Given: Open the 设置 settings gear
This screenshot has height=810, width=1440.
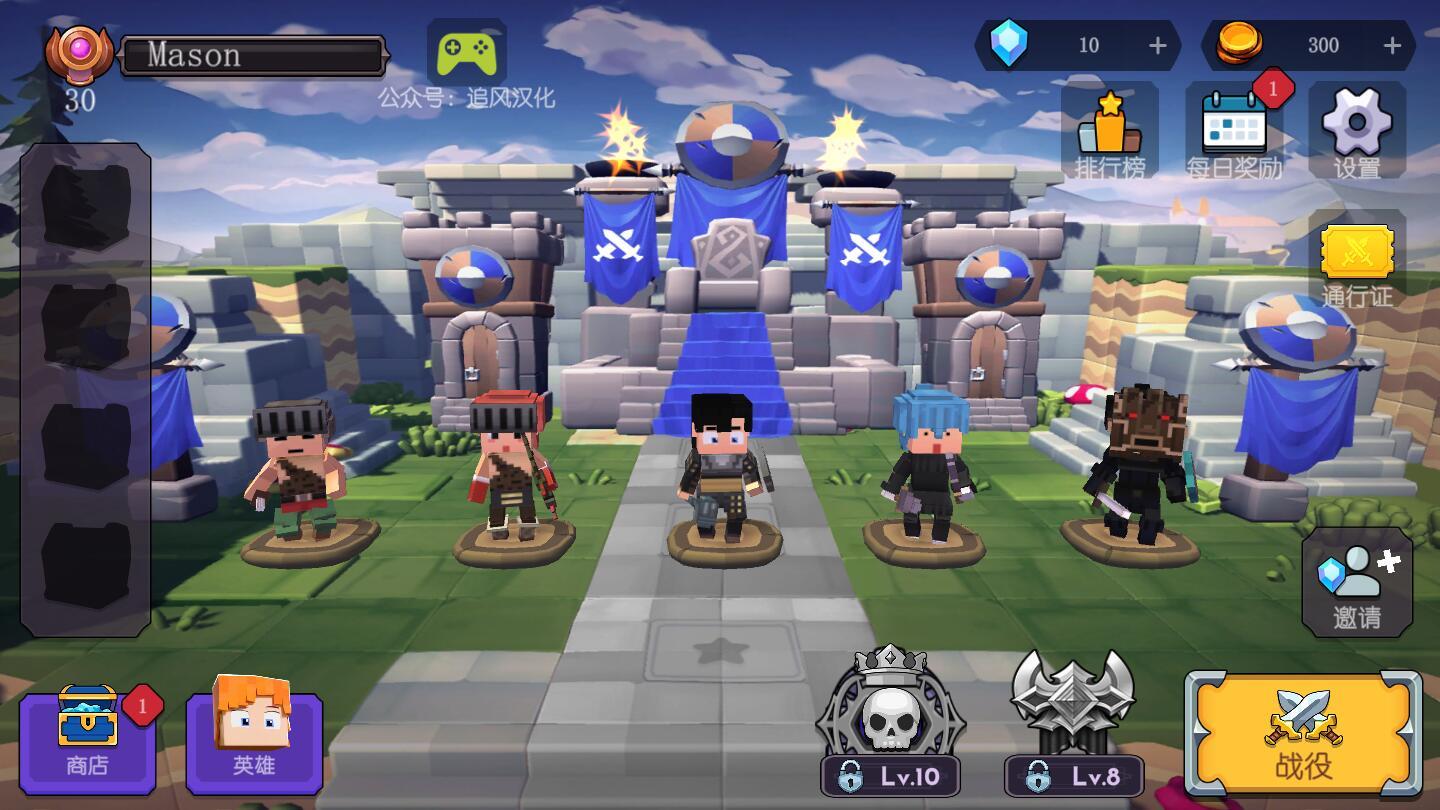Looking at the screenshot, I should (1356, 131).
